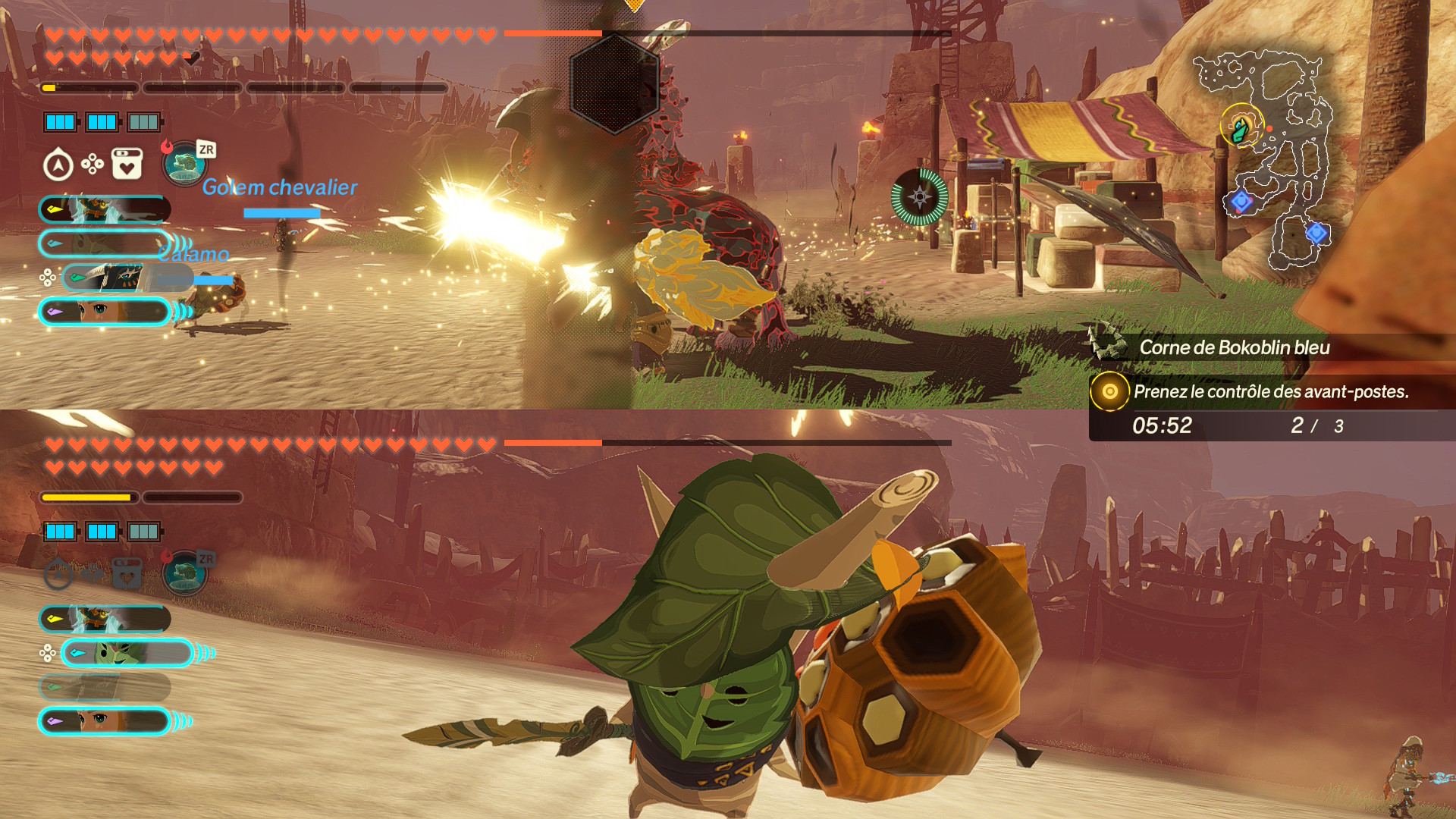Select the highlighted Korok portrait in the lower screen
Screen dimensions: 1456x819
(127, 653)
